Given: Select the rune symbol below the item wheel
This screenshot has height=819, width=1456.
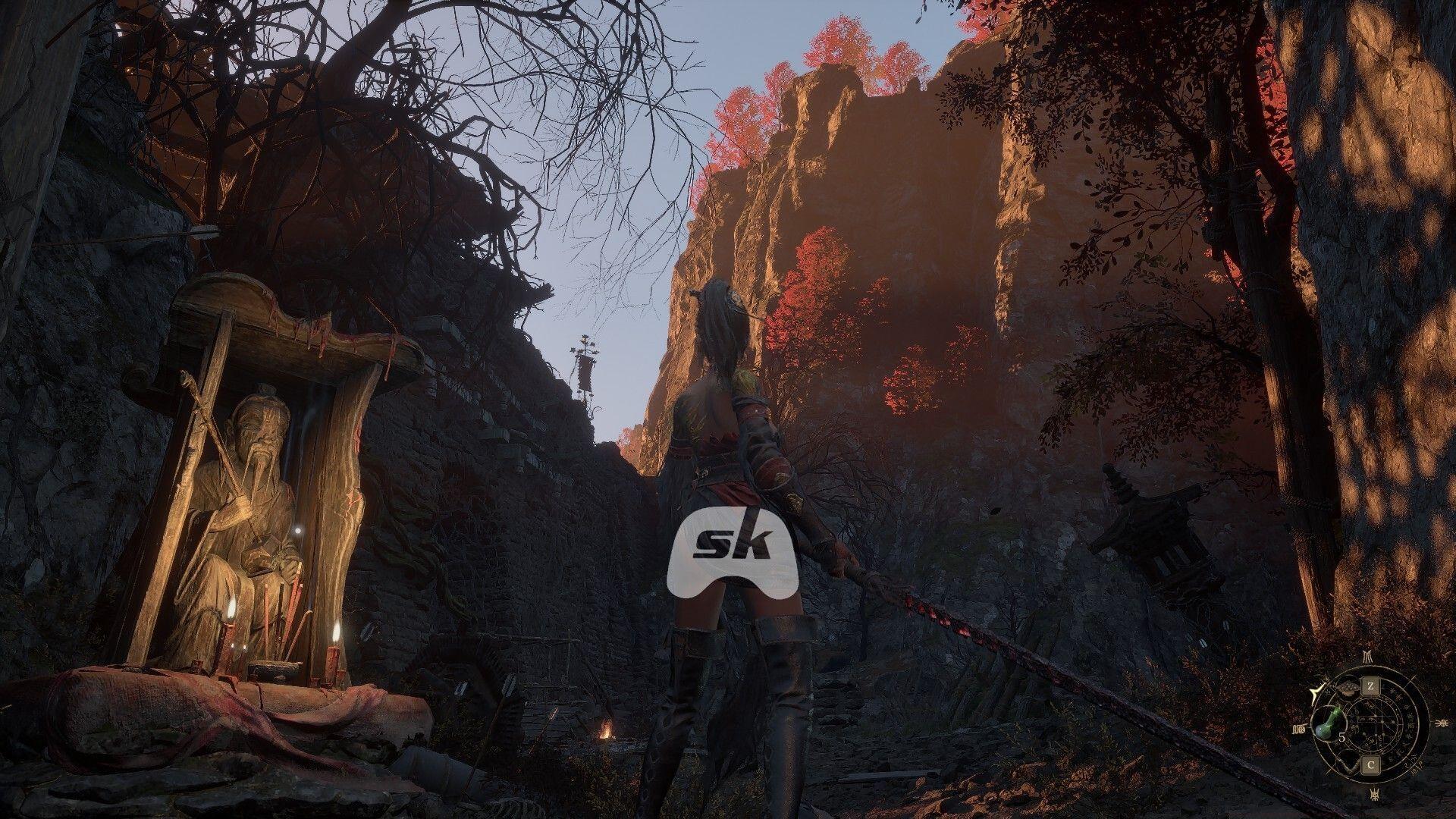Looking at the screenshot, I should click(x=1375, y=793).
